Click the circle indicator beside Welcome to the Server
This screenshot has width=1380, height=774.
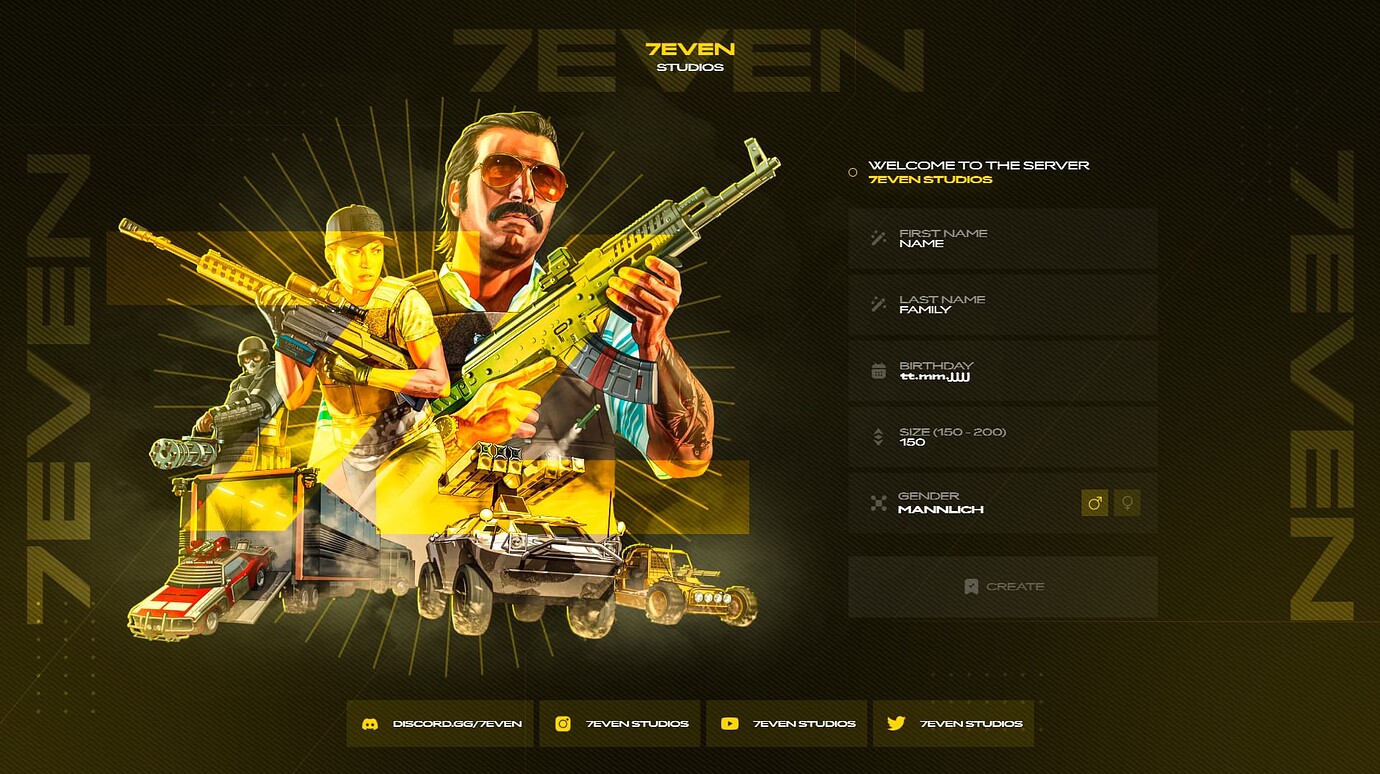click(x=851, y=170)
